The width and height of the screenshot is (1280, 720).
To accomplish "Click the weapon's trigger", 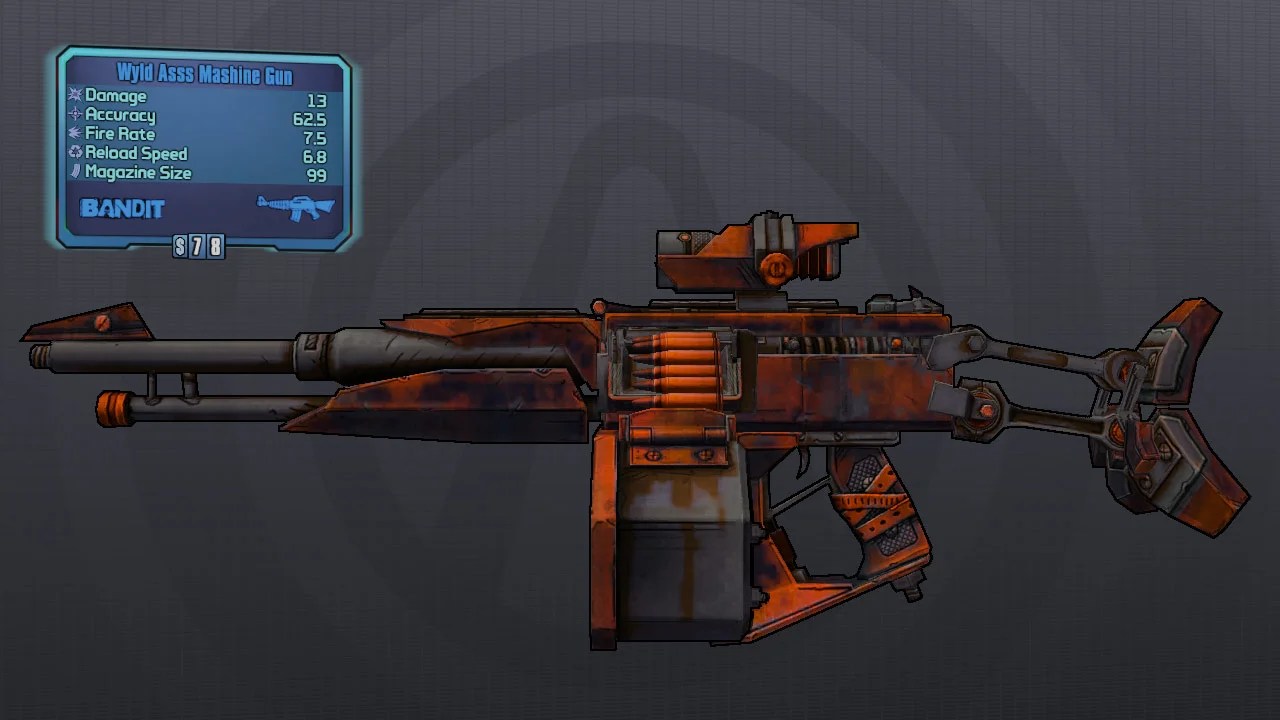I will (802, 458).
